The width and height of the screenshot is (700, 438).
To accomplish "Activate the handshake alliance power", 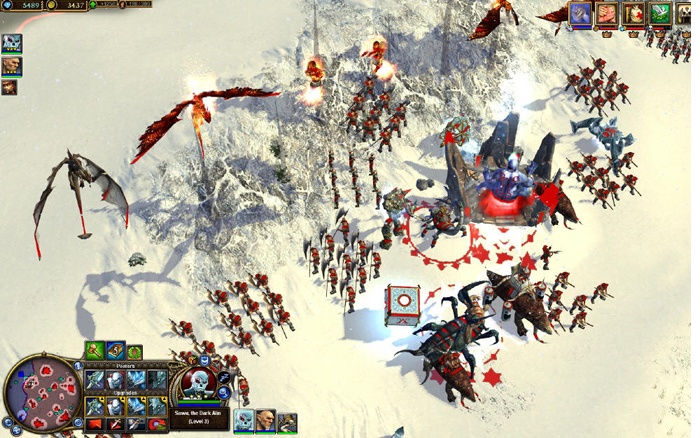I will 606,13.
